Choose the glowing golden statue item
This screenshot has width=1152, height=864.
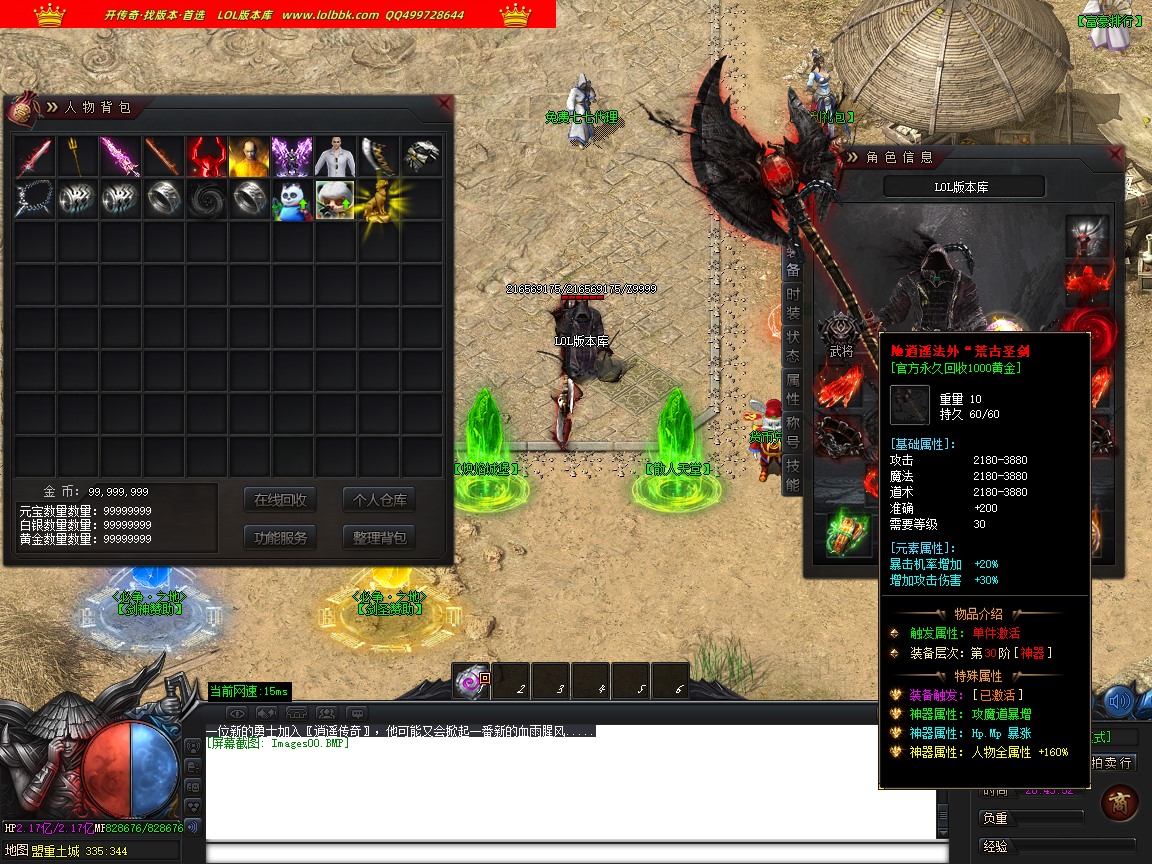(x=378, y=200)
